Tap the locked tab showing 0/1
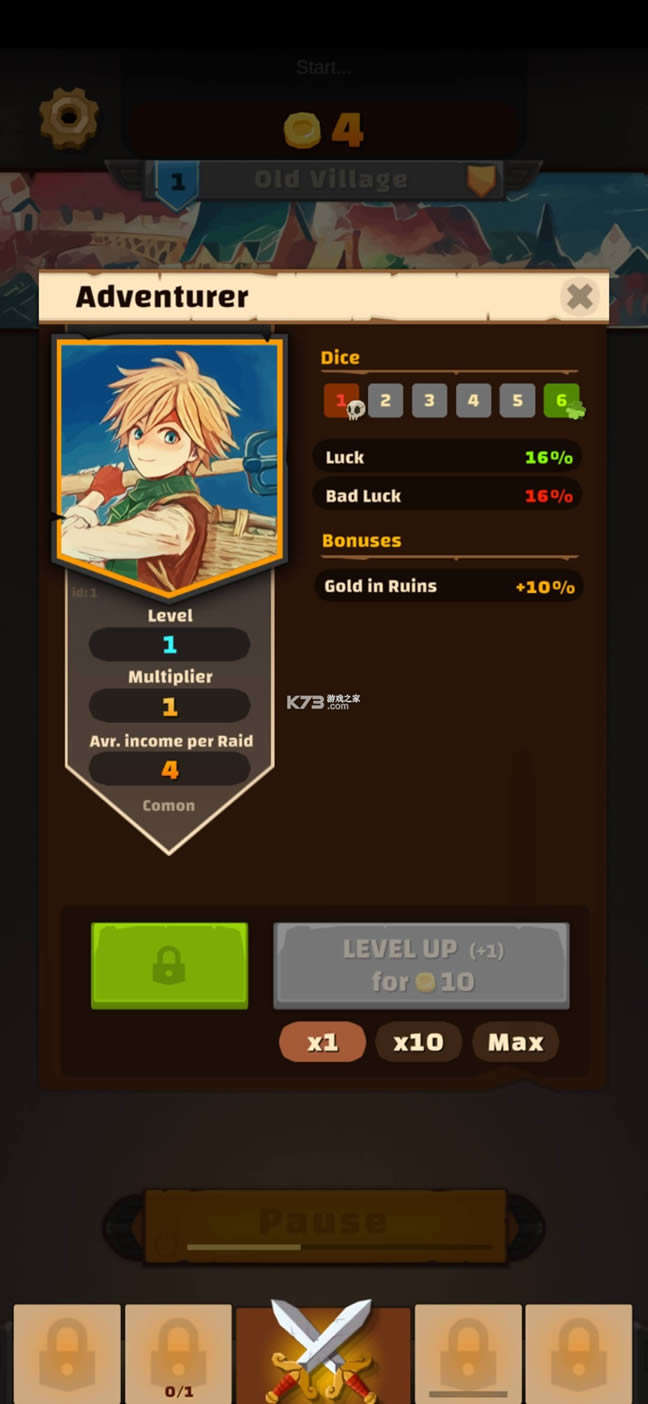The width and height of the screenshot is (648, 1404). point(178,1352)
